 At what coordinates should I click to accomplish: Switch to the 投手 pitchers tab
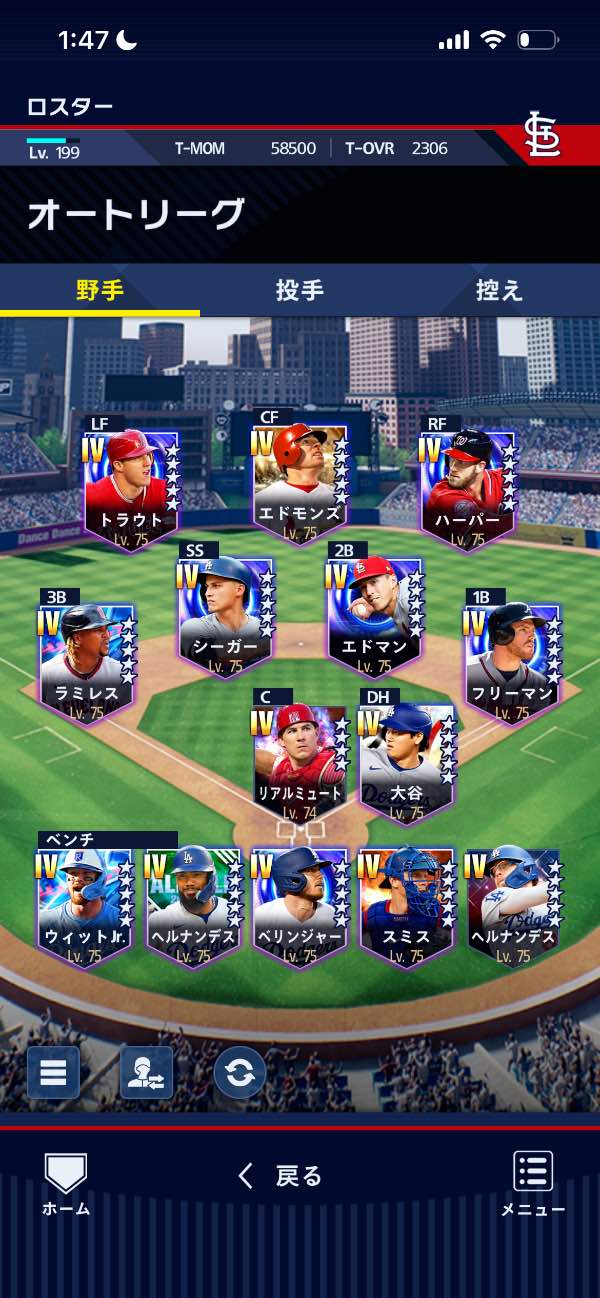pyautogui.click(x=299, y=291)
